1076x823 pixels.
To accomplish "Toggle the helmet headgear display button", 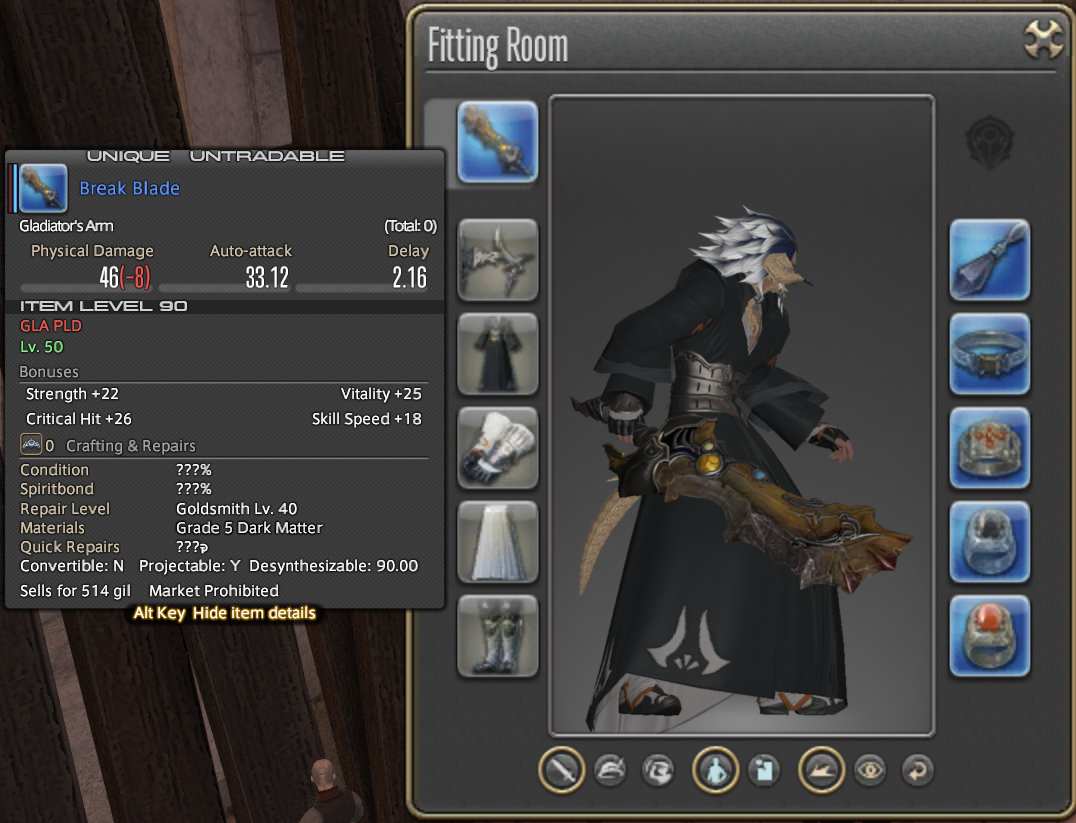I will point(610,770).
